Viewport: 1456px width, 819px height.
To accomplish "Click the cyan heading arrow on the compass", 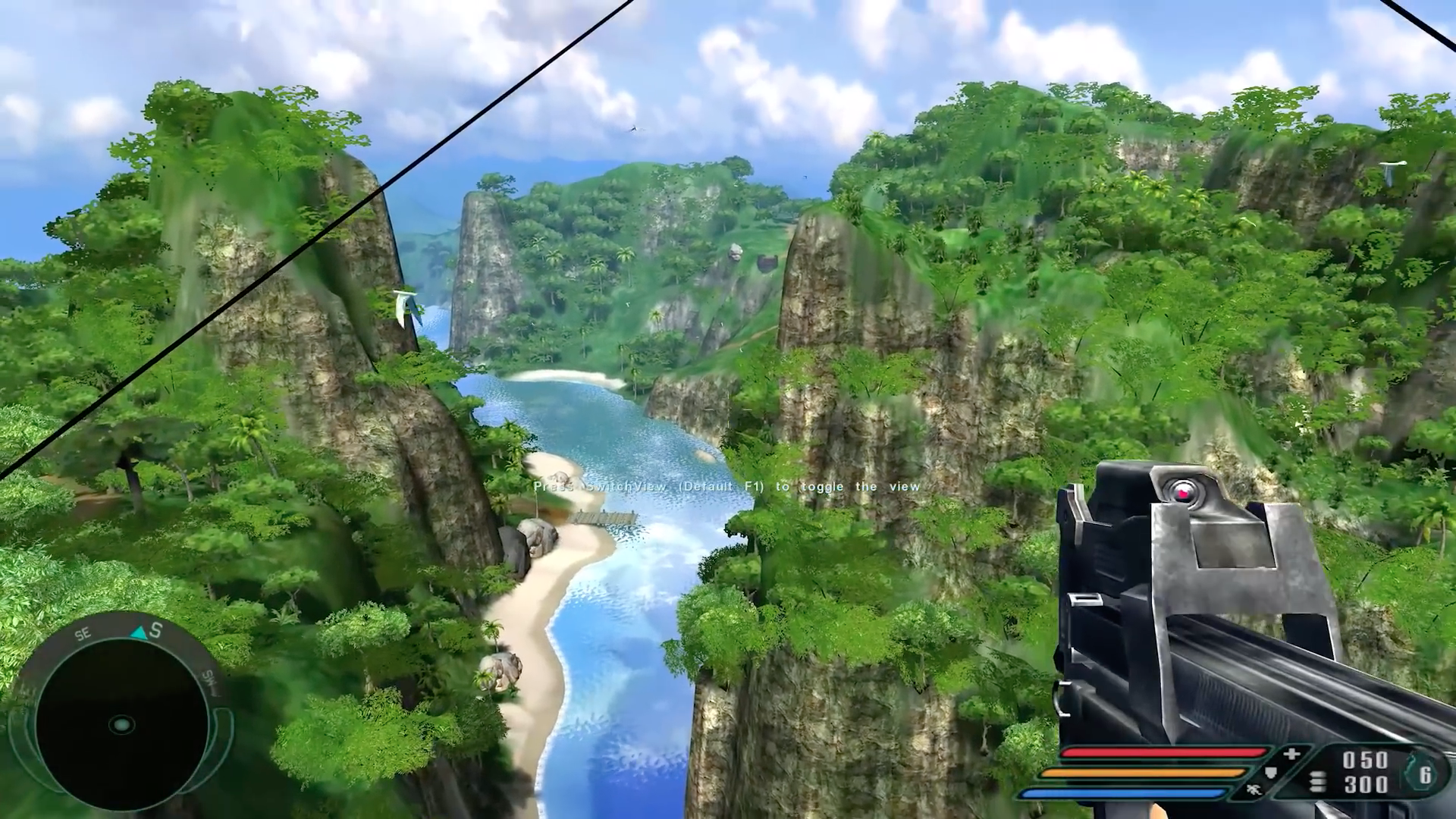I will pos(138,632).
